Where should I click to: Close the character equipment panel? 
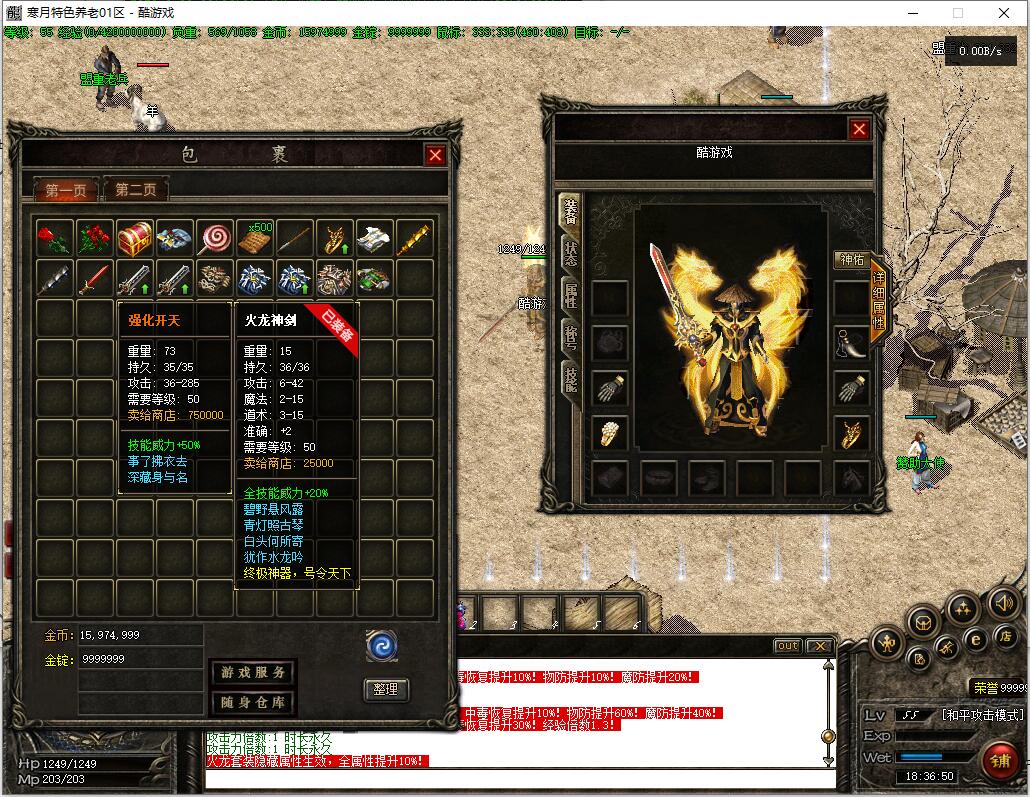coord(859,129)
